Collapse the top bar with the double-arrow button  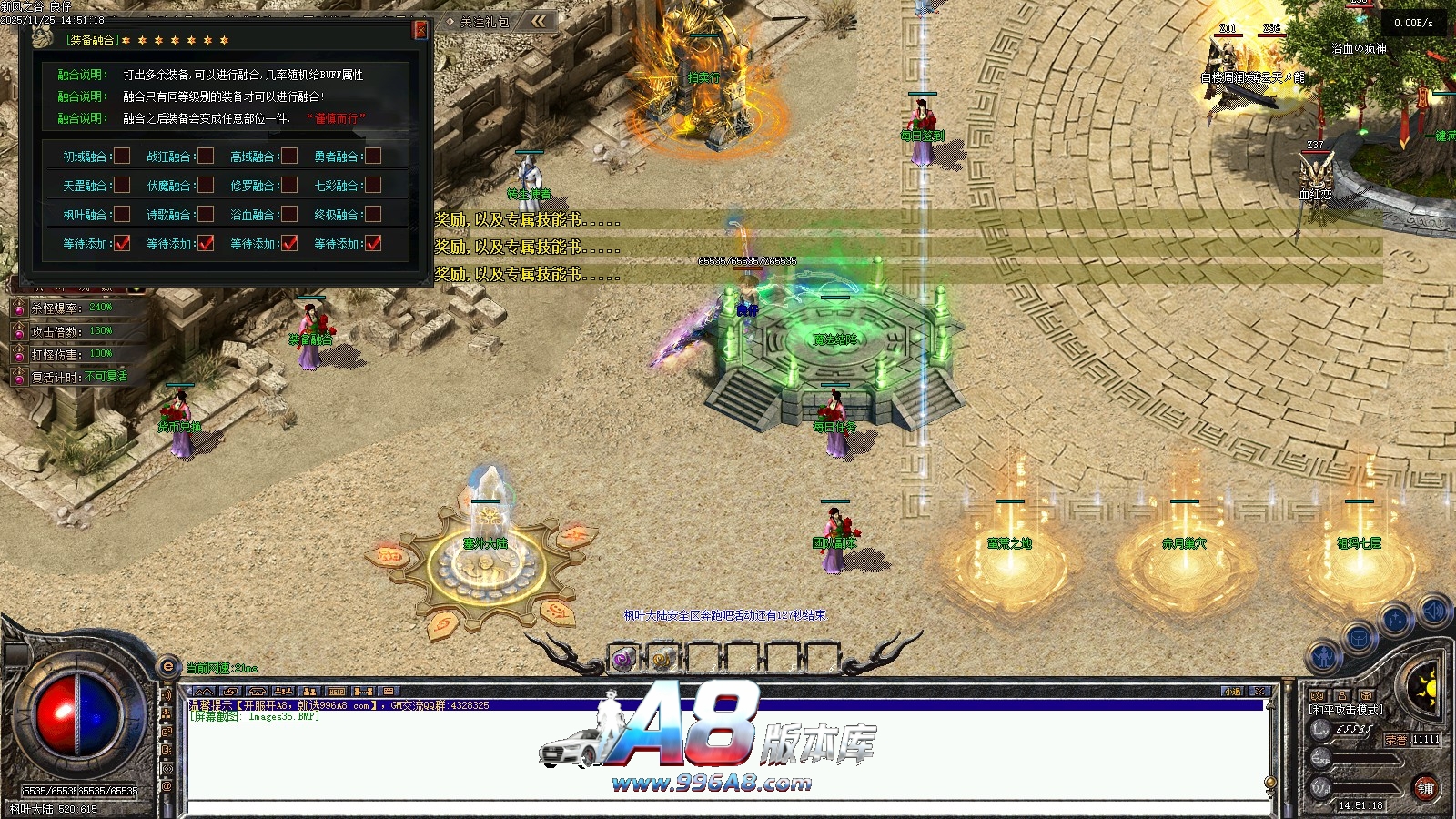coord(540,20)
